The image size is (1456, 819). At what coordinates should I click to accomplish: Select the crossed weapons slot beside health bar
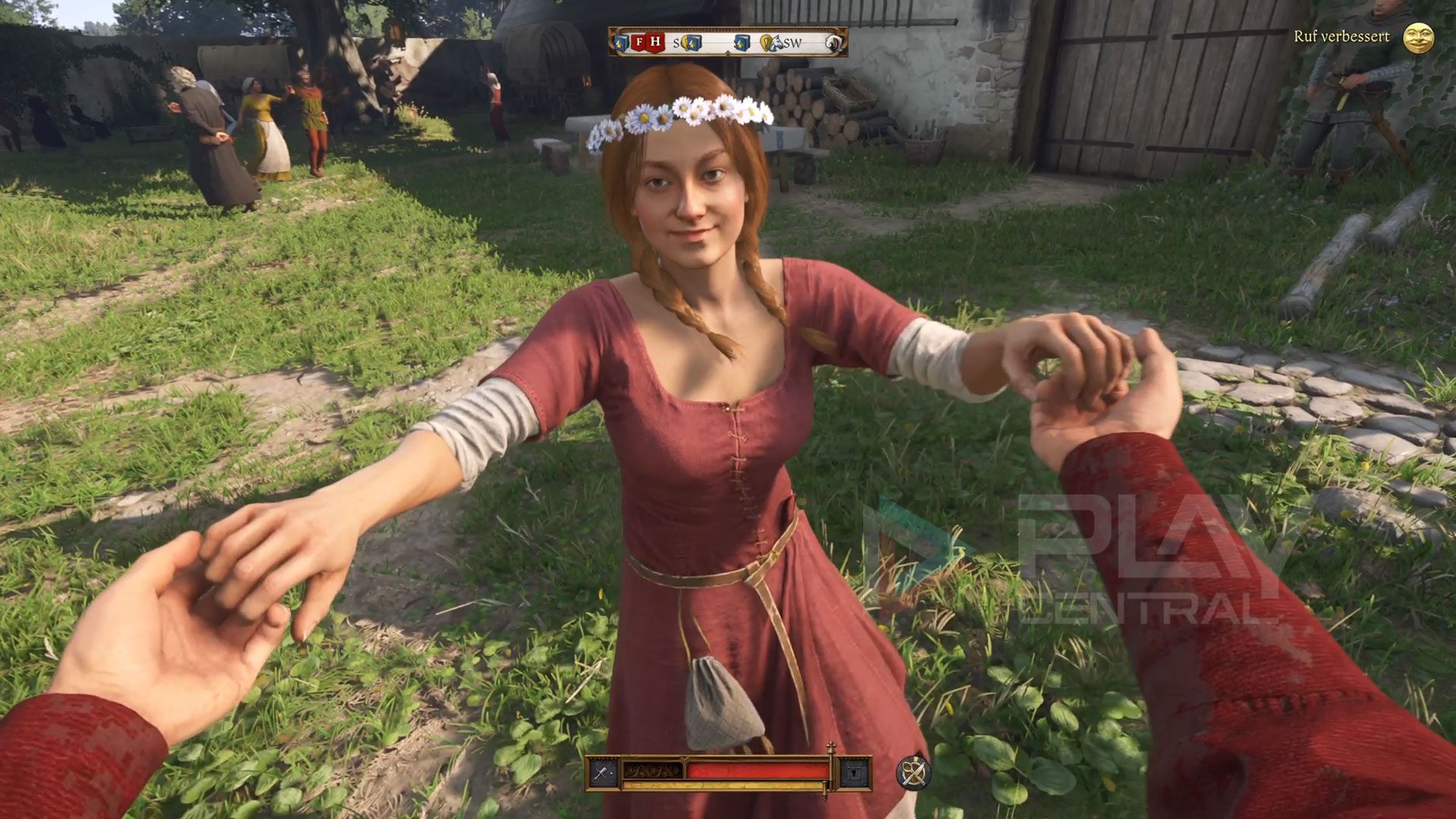[x=603, y=773]
